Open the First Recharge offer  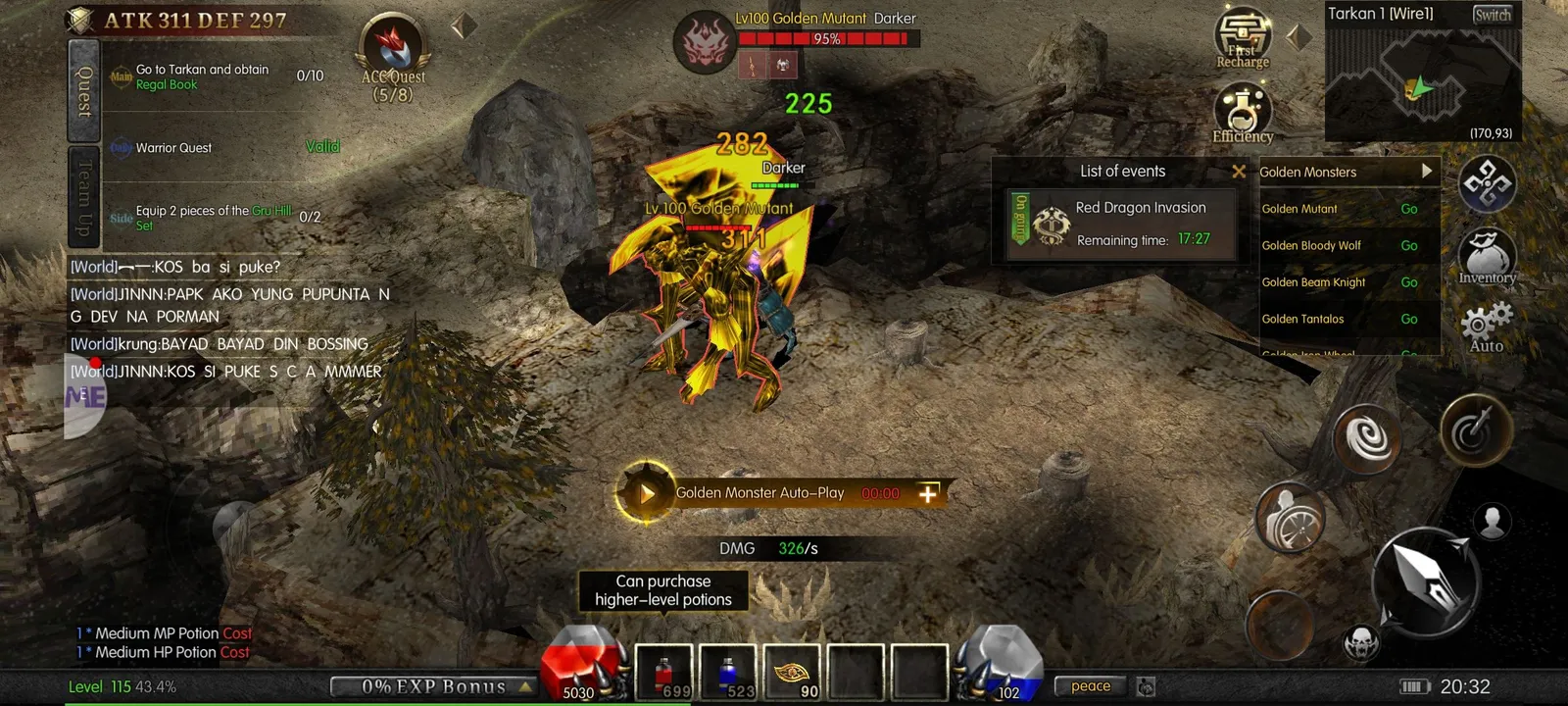pos(1243,39)
